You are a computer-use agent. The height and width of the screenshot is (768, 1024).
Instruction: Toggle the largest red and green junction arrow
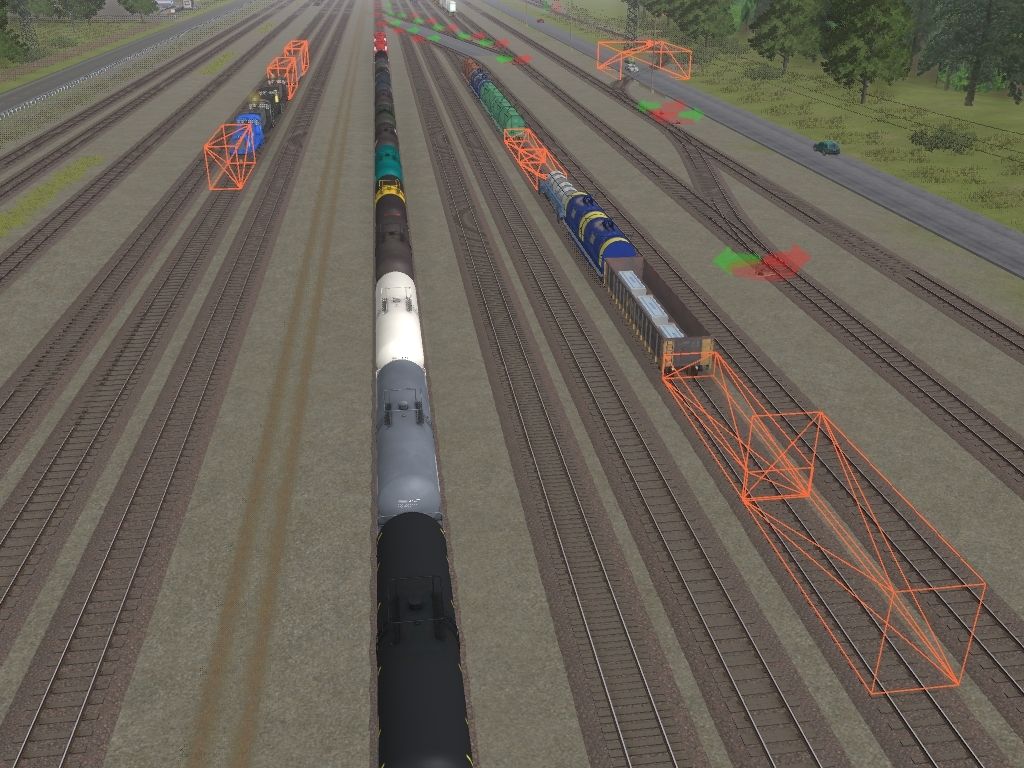762,263
